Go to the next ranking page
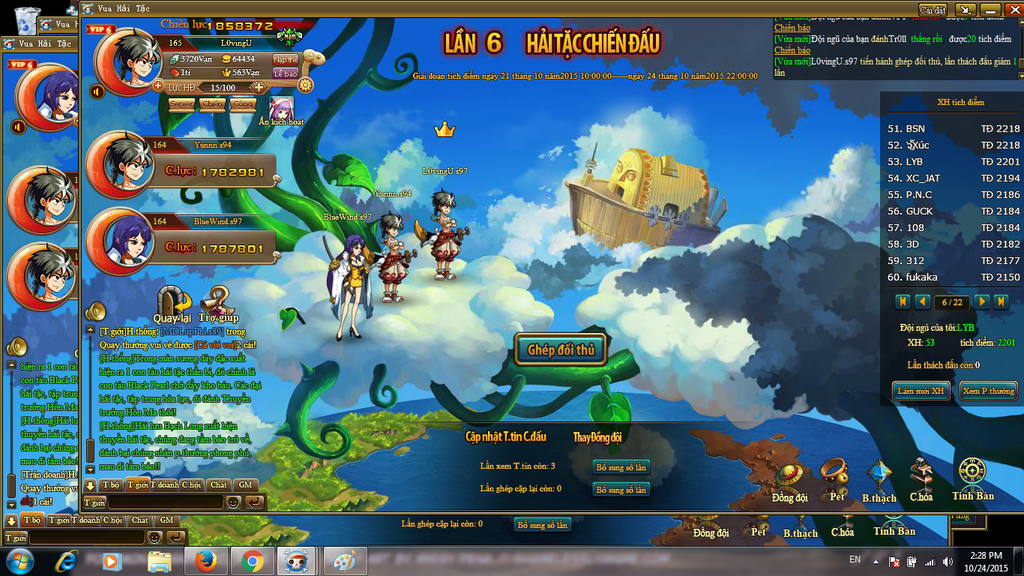 [x=982, y=301]
